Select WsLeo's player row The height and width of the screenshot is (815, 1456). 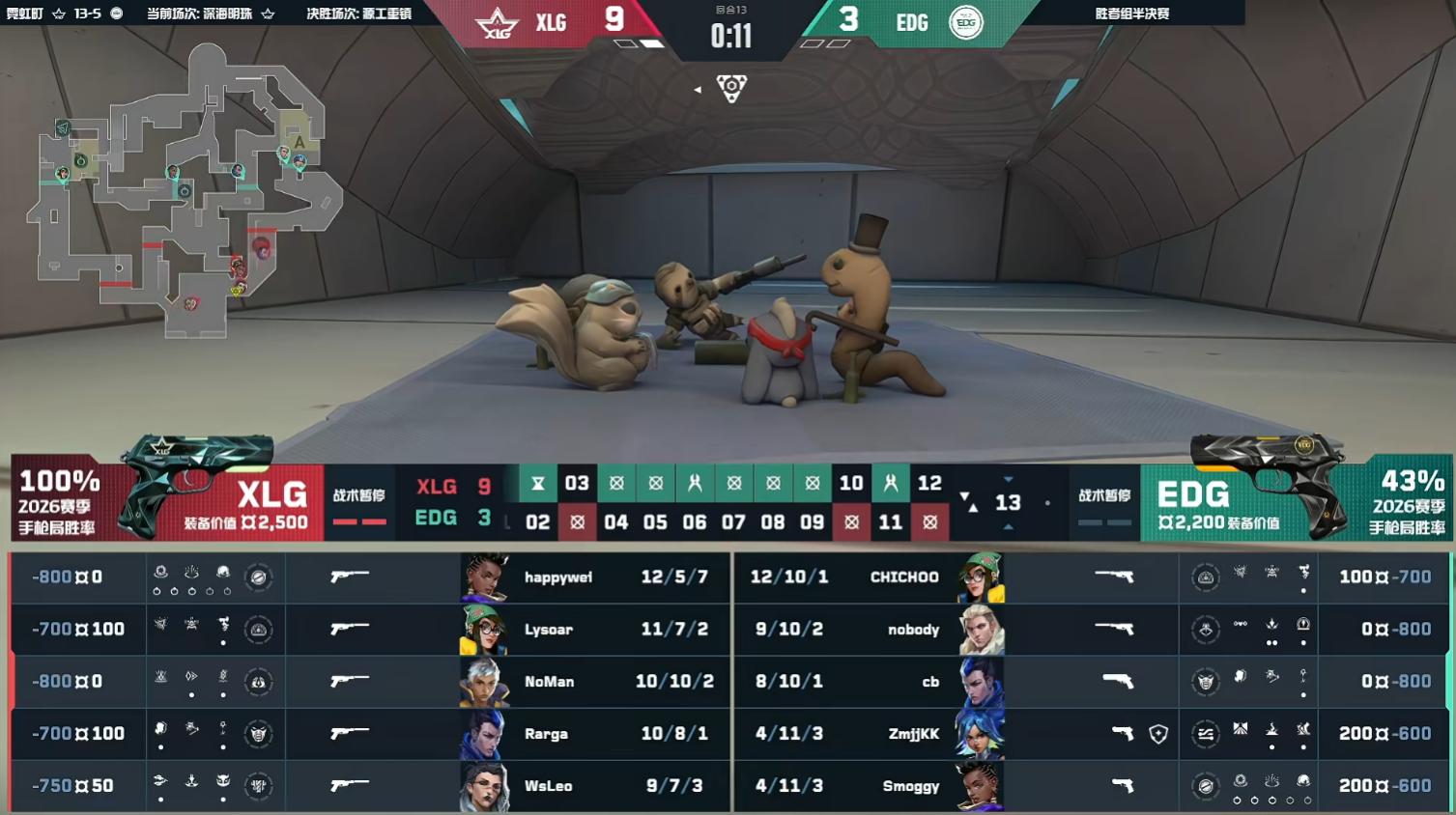(x=548, y=786)
